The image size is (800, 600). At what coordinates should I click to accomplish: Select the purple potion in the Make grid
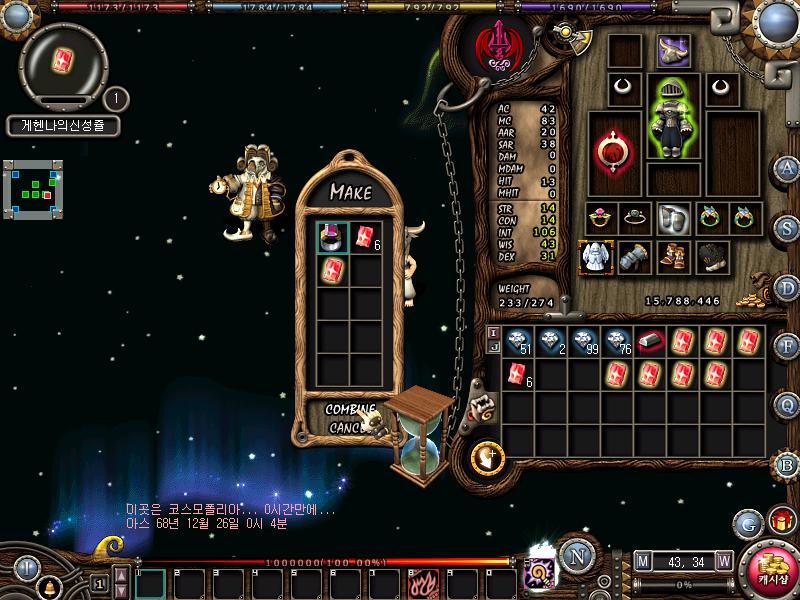tap(333, 237)
